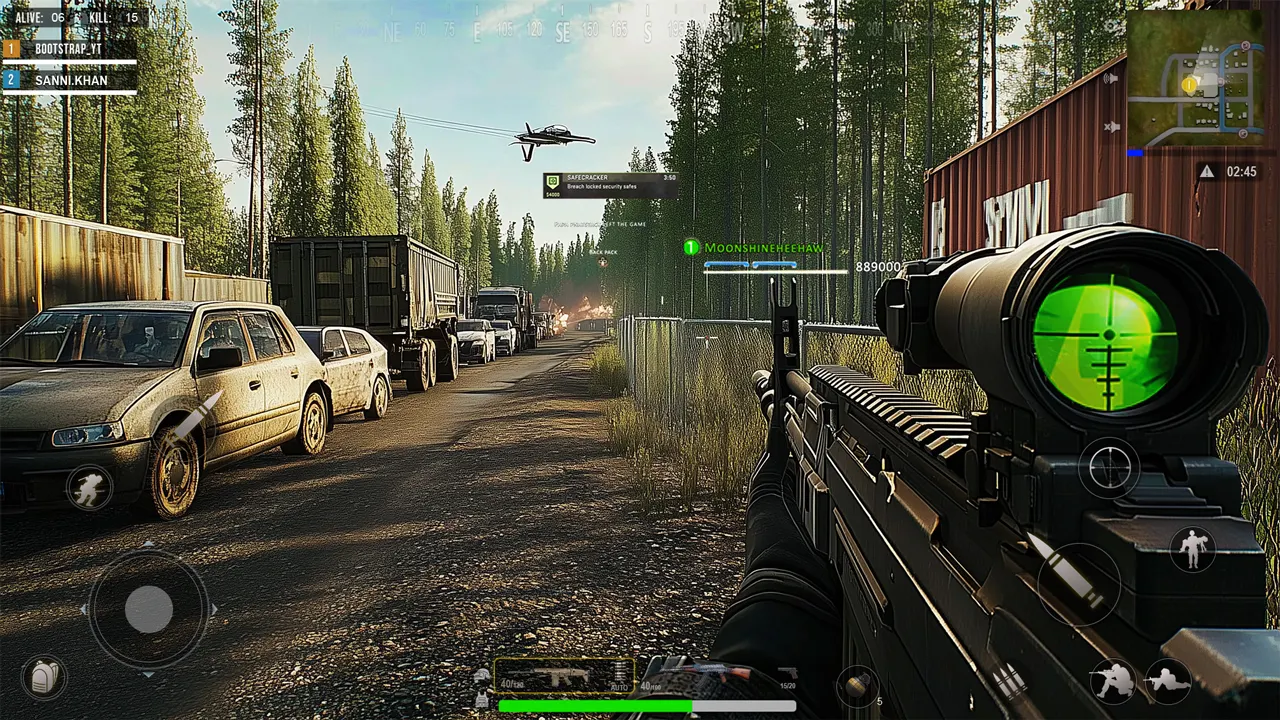
Task: Throw a frag grenade
Action: [857, 685]
